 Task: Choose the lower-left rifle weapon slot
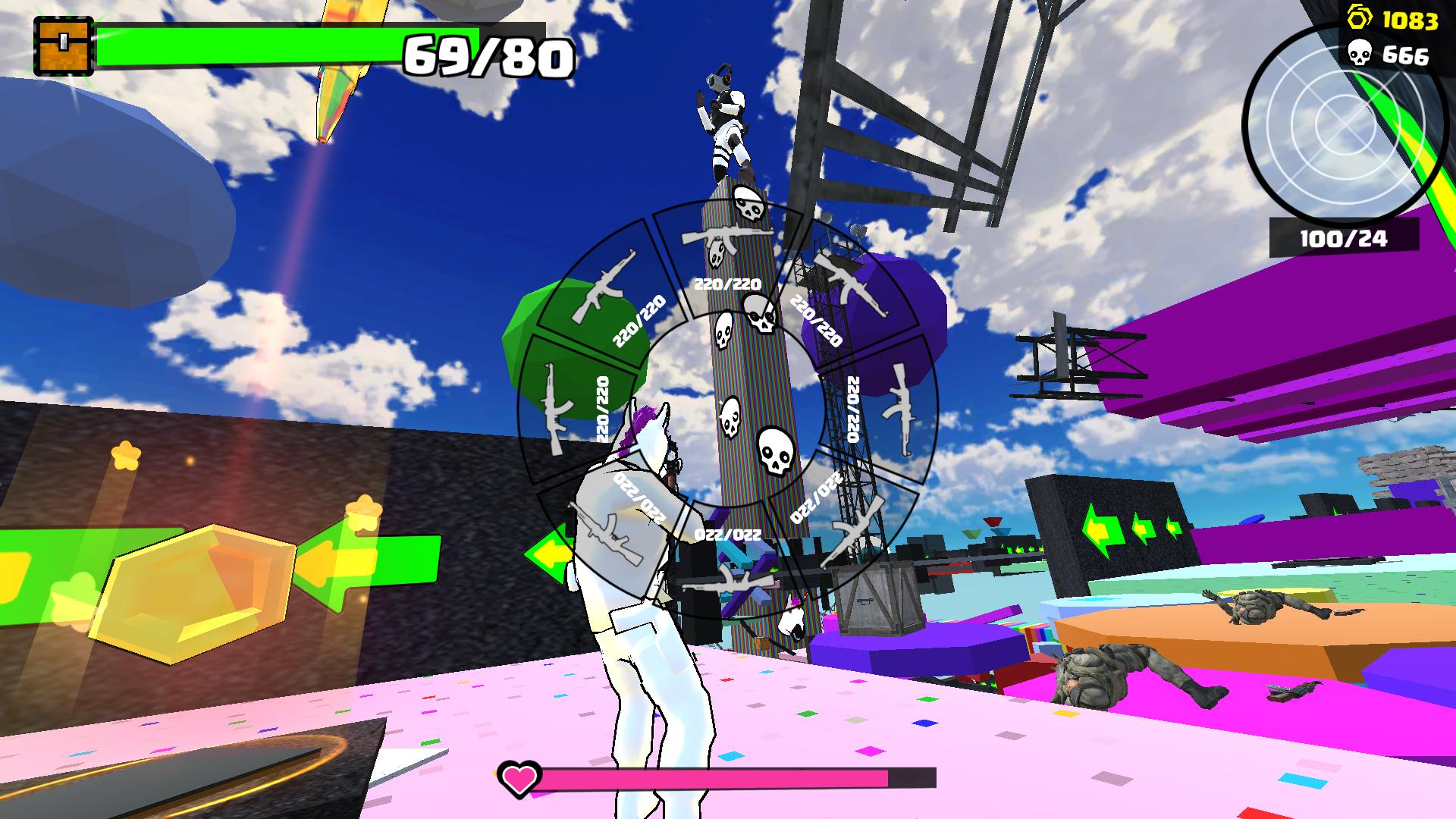pos(607,535)
